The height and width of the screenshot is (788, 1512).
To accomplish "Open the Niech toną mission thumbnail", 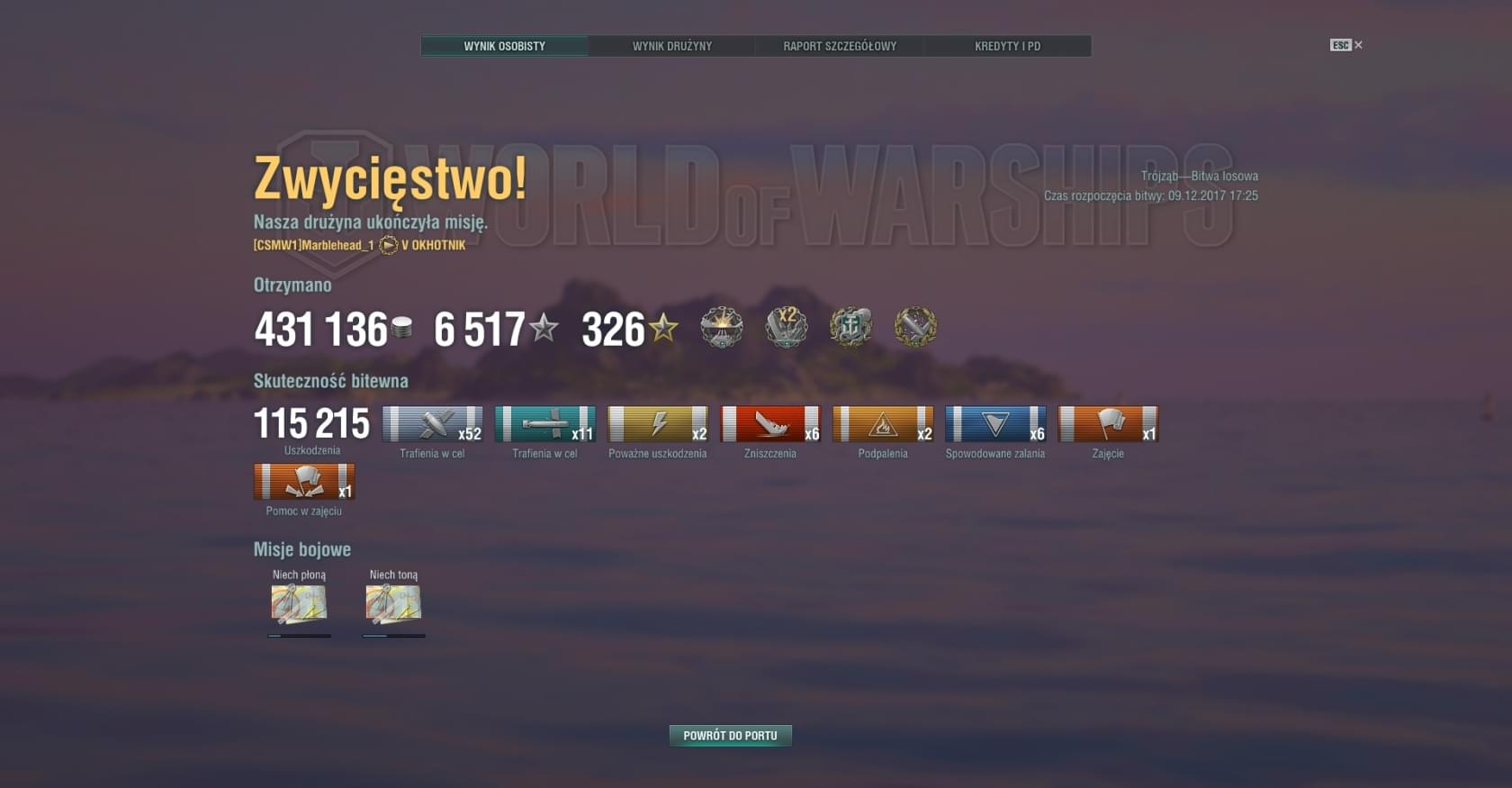I will pyautogui.click(x=393, y=604).
